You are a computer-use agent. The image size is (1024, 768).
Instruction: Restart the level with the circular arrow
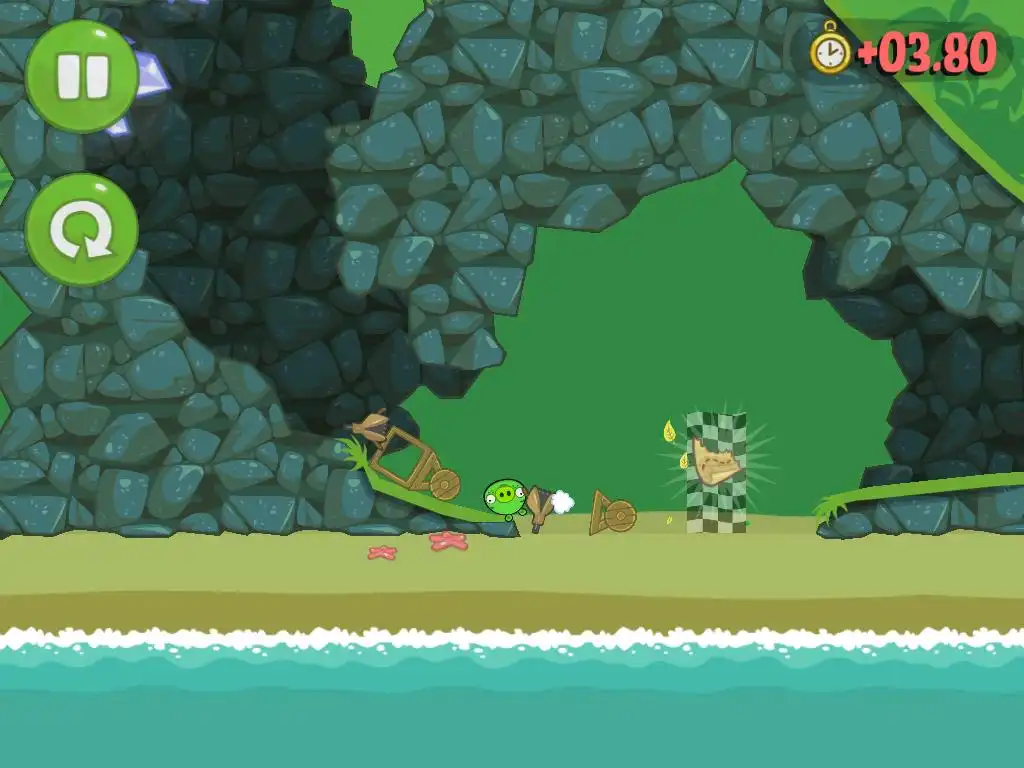82,230
